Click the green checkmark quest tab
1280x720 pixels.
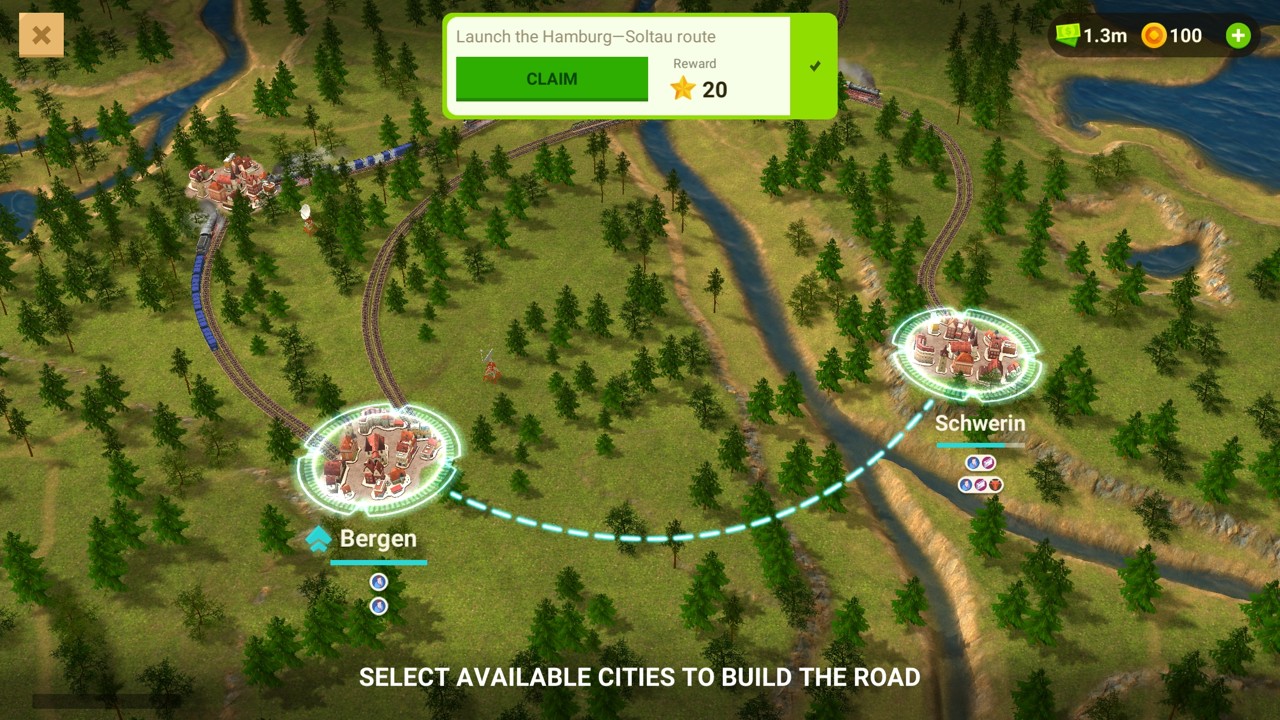[x=814, y=66]
